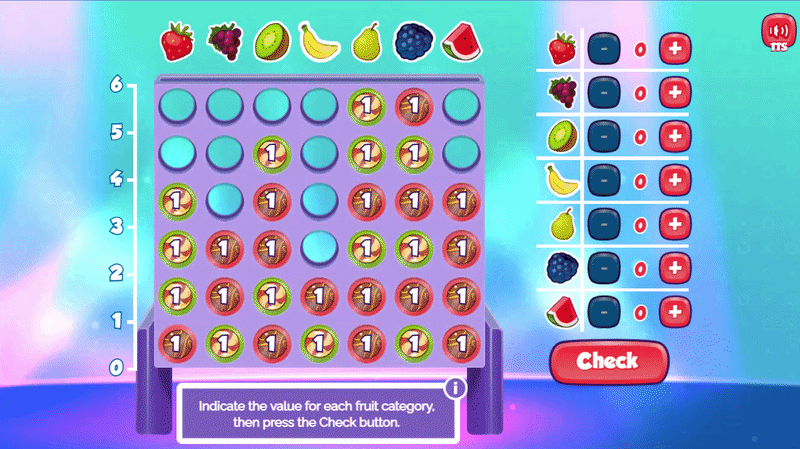Open the info icon on instructions box
800x449 pixels.
[456, 388]
